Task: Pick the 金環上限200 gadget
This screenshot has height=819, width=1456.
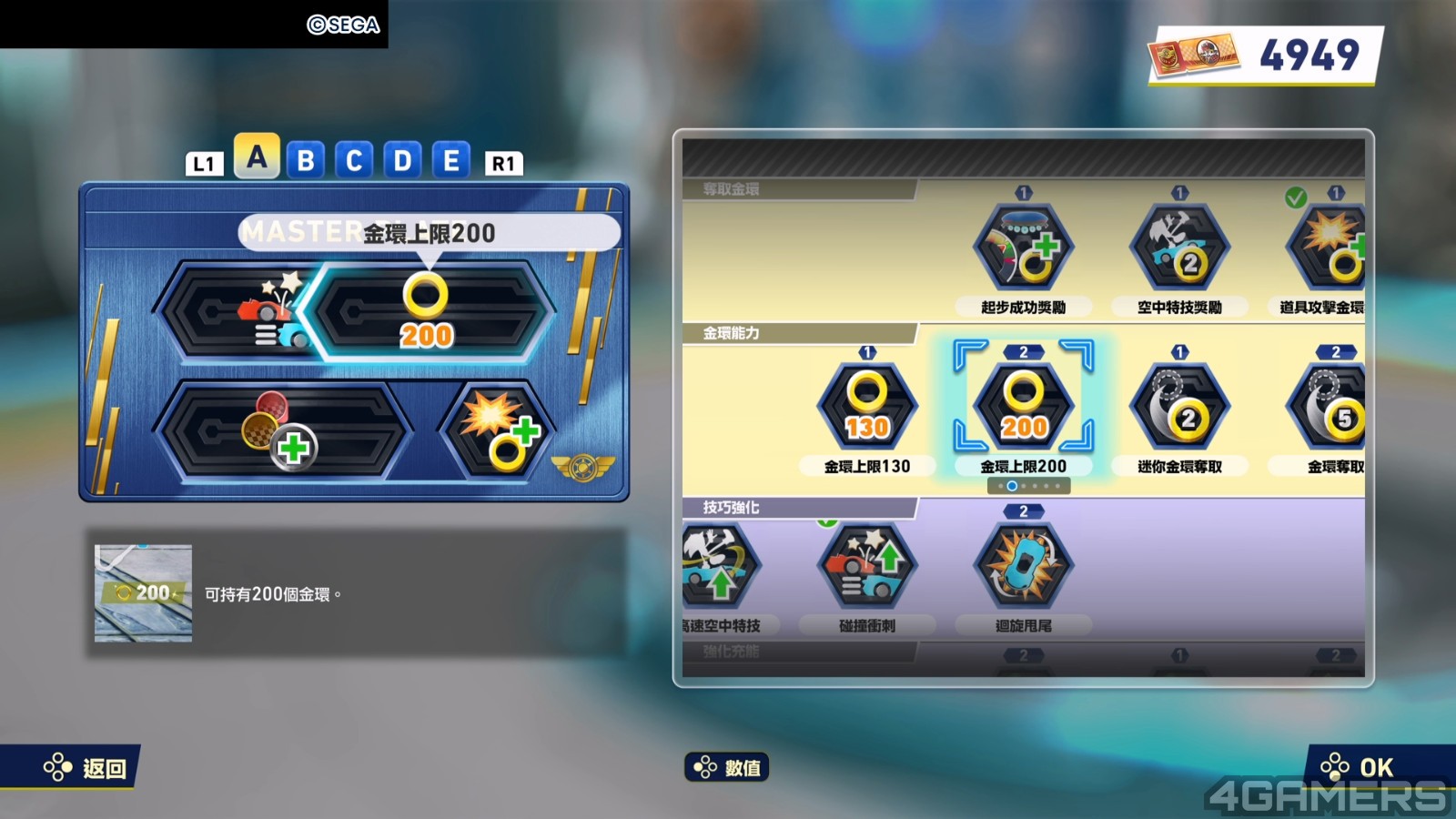Action: (1024, 407)
